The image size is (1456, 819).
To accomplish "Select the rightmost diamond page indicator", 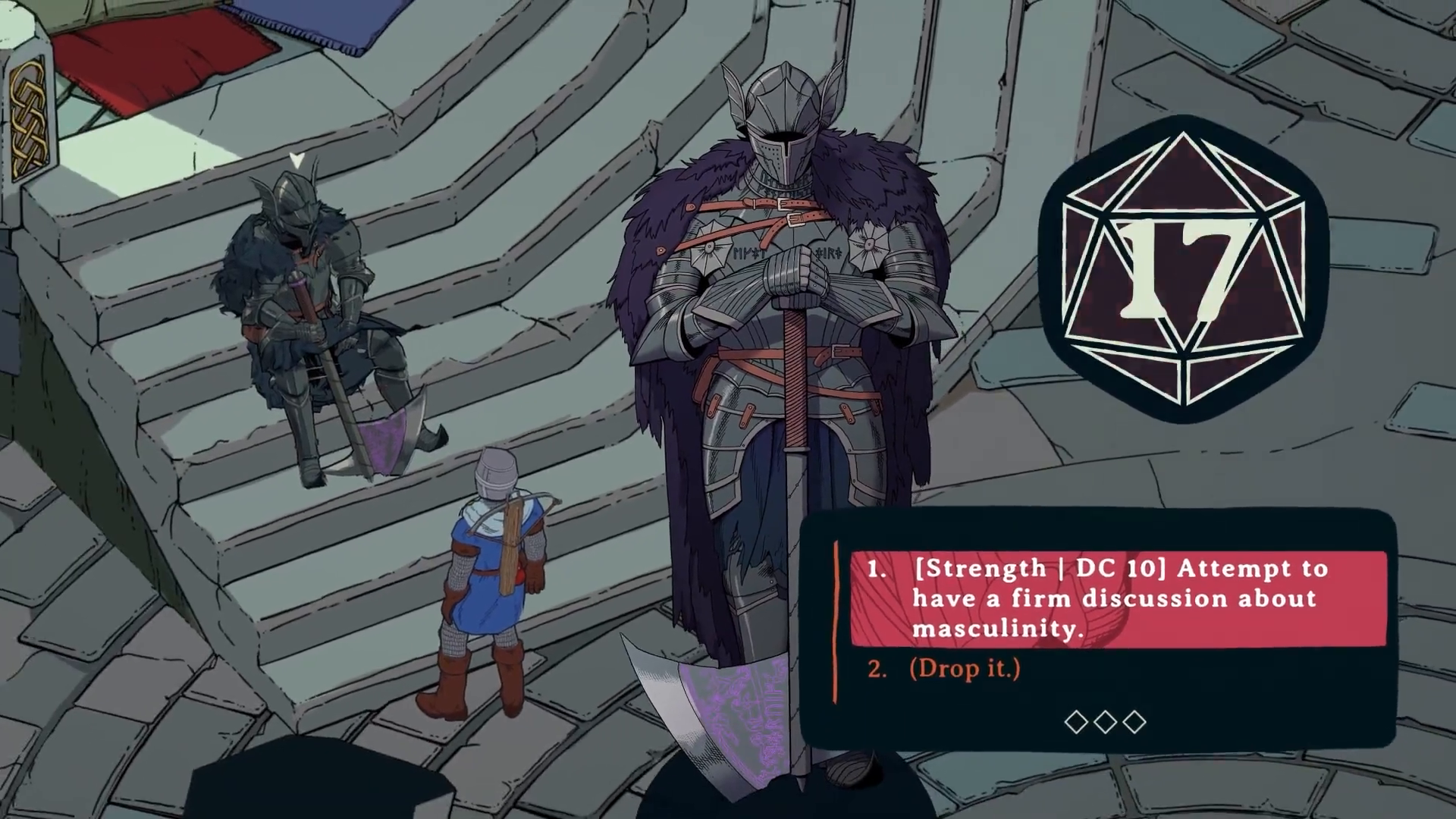I will [1134, 723].
